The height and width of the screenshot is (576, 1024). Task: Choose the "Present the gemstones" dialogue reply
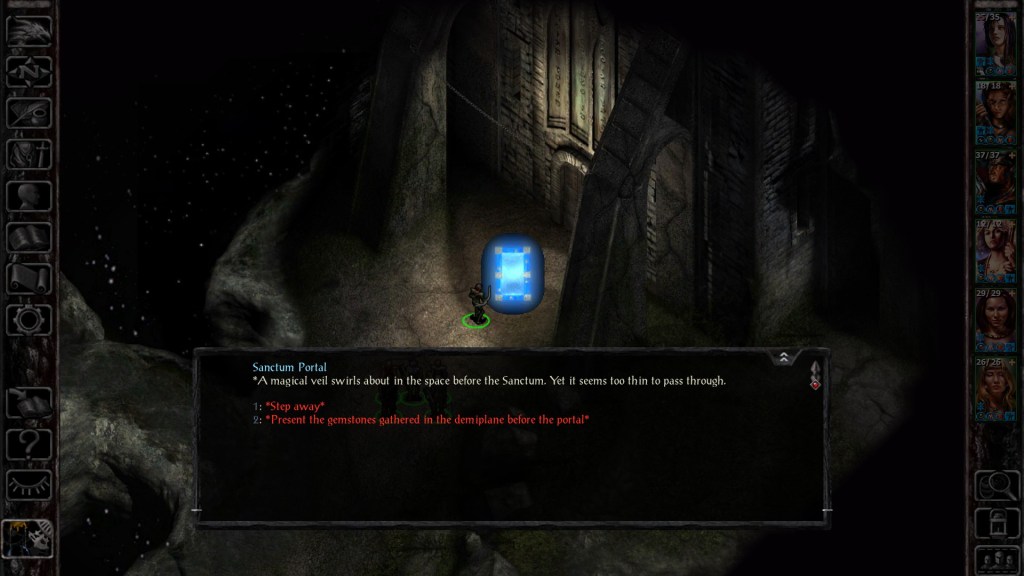click(x=427, y=419)
